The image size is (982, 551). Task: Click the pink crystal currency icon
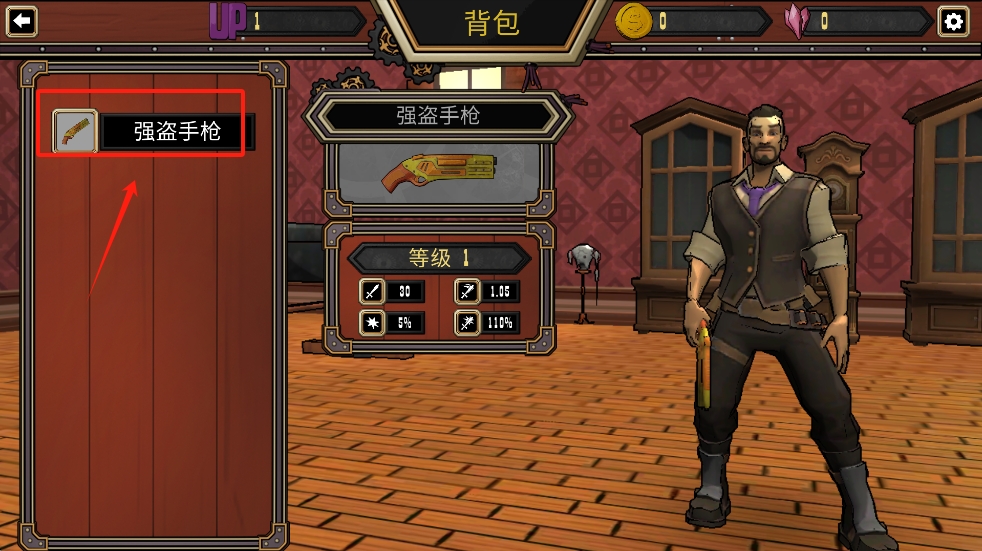(x=798, y=21)
